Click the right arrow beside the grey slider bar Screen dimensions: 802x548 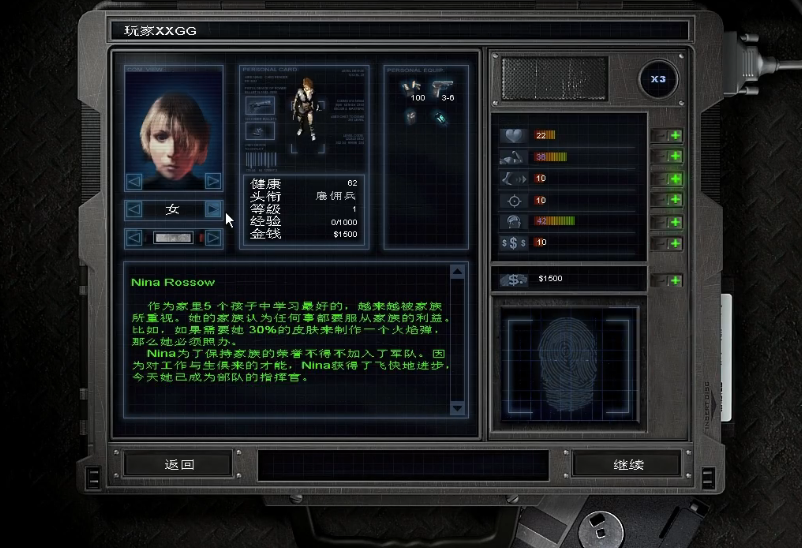point(212,238)
